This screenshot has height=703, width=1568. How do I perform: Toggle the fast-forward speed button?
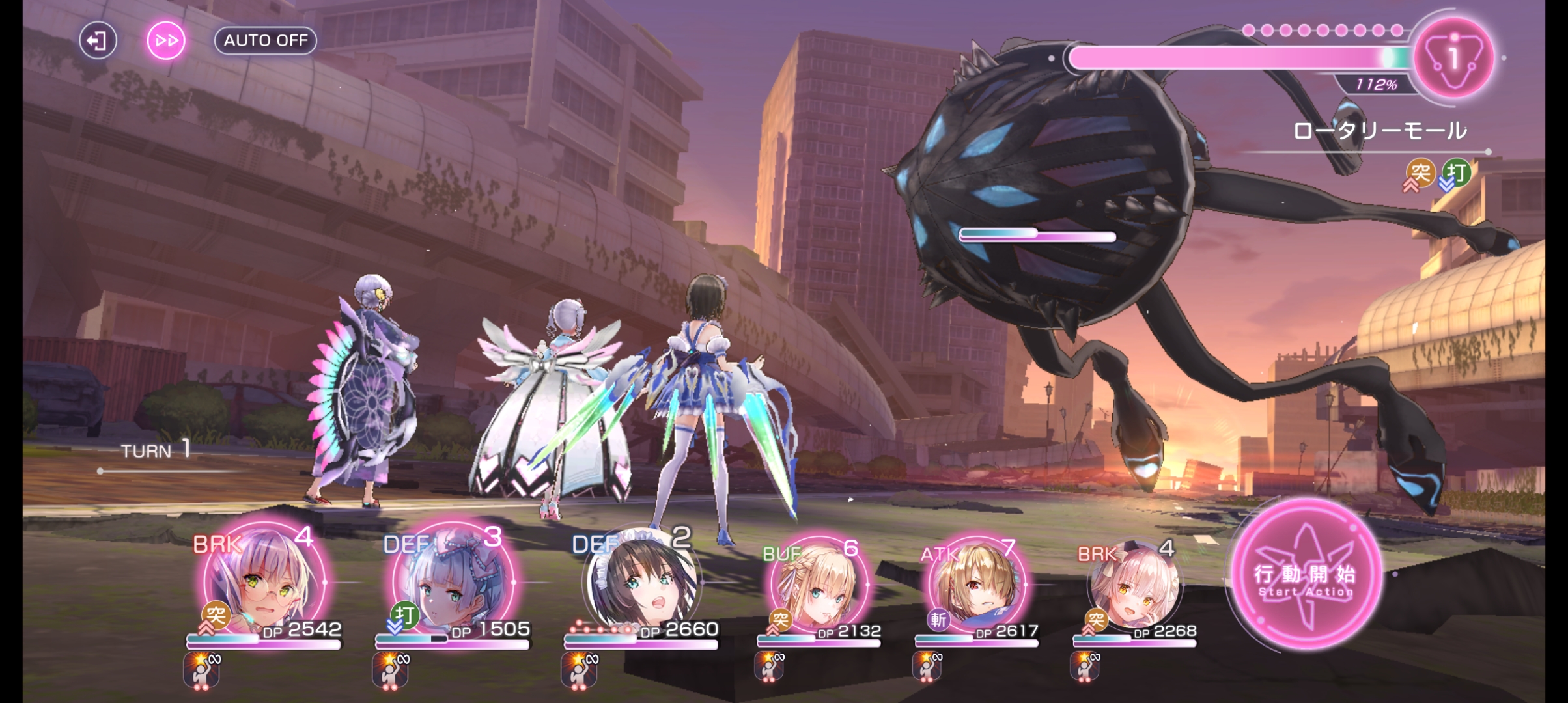[x=166, y=41]
